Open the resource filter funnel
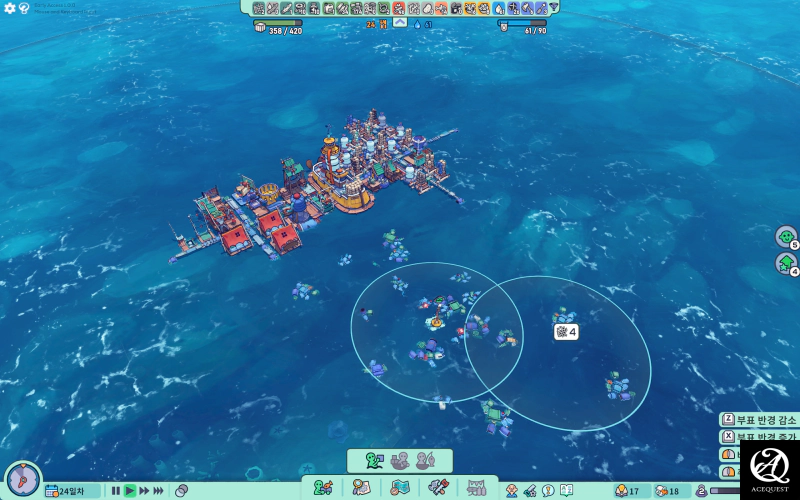 (553, 8)
